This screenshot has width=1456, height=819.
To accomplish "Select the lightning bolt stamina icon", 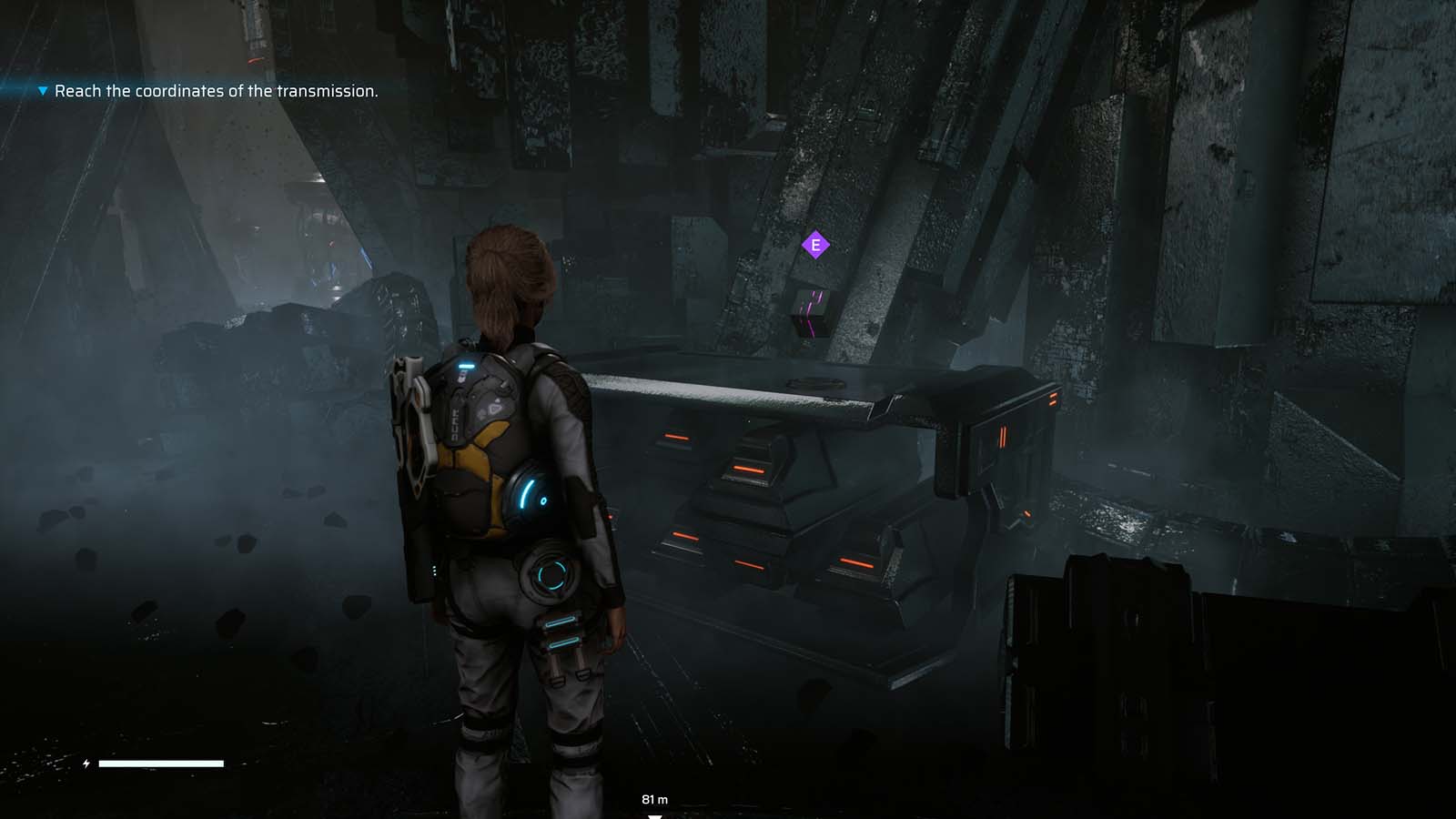I will point(86,764).
